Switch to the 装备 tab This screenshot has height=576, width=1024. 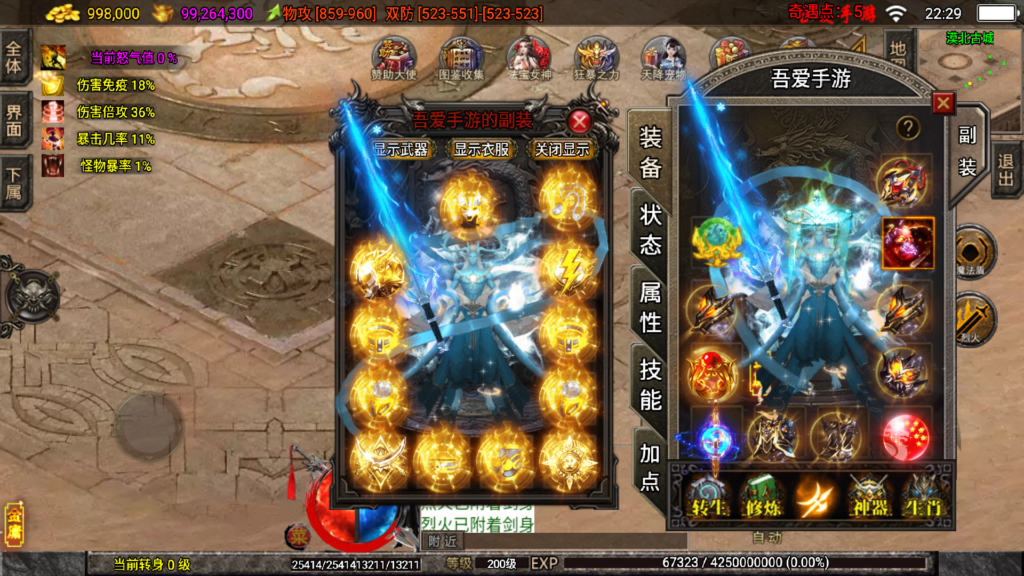650,153
